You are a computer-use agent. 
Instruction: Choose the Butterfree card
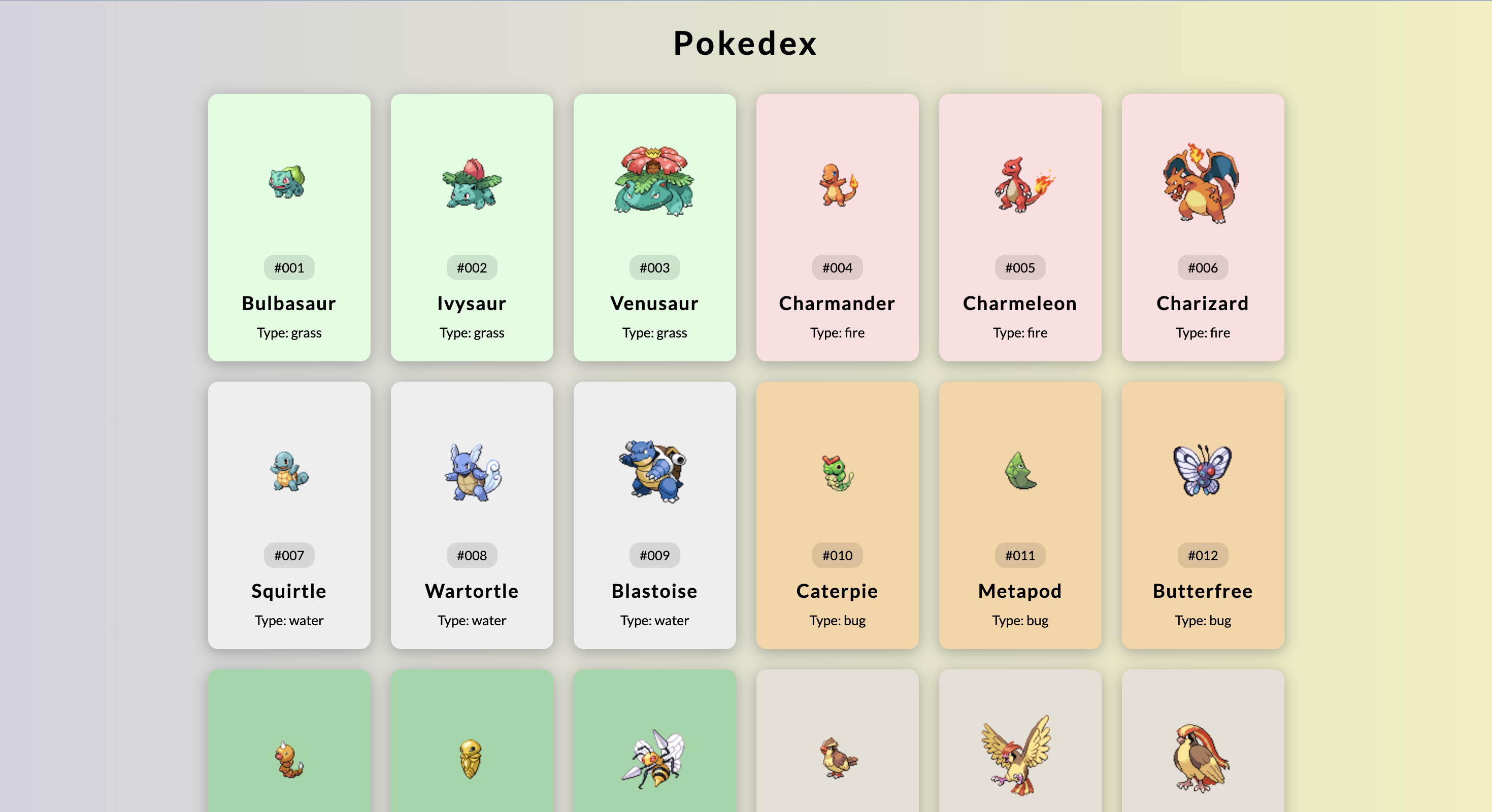[x=1203, y=514]
